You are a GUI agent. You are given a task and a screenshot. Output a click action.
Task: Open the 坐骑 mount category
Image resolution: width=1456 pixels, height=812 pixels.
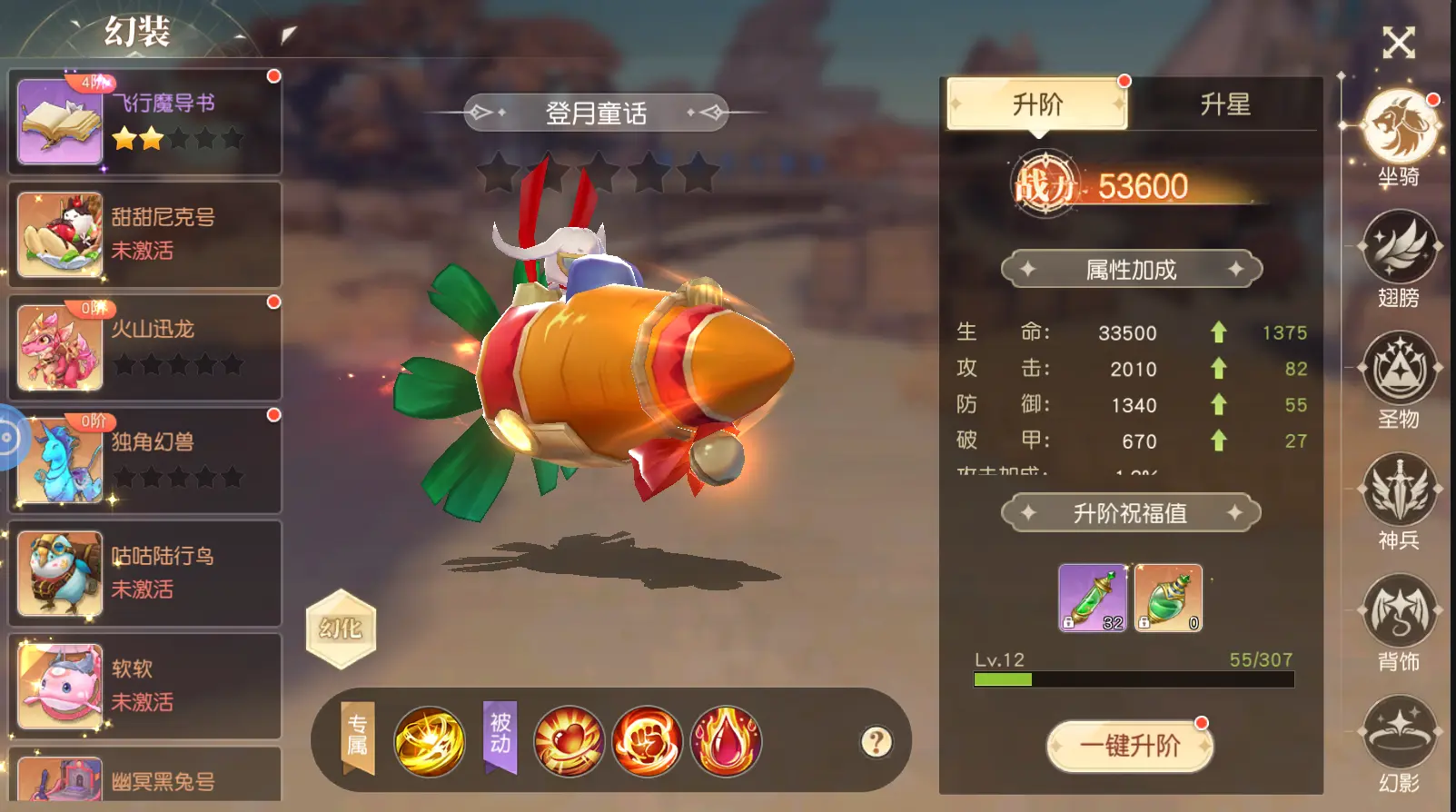[1399, 129]
